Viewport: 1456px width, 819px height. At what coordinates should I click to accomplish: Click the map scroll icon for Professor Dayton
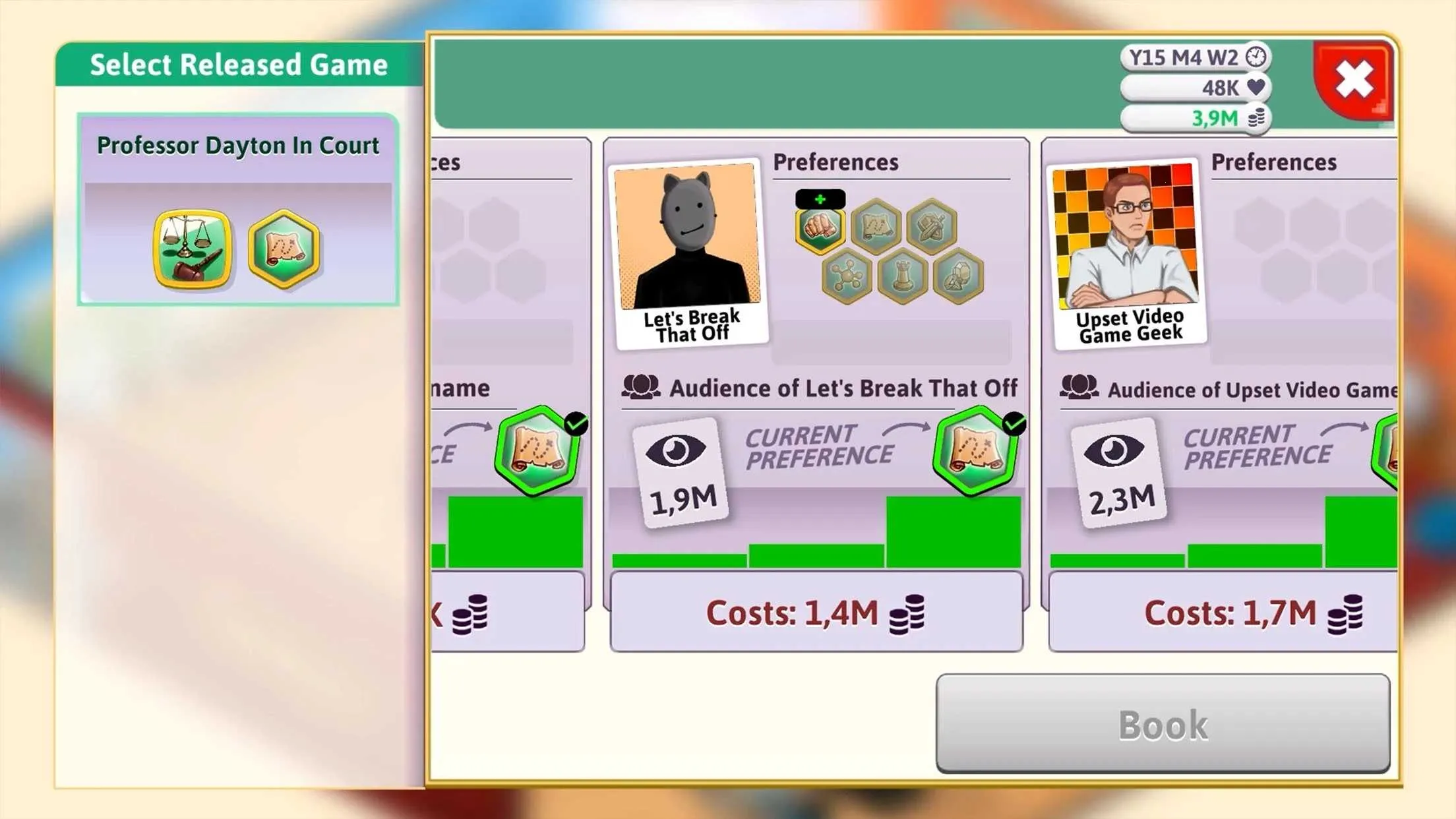pos(284,249)
